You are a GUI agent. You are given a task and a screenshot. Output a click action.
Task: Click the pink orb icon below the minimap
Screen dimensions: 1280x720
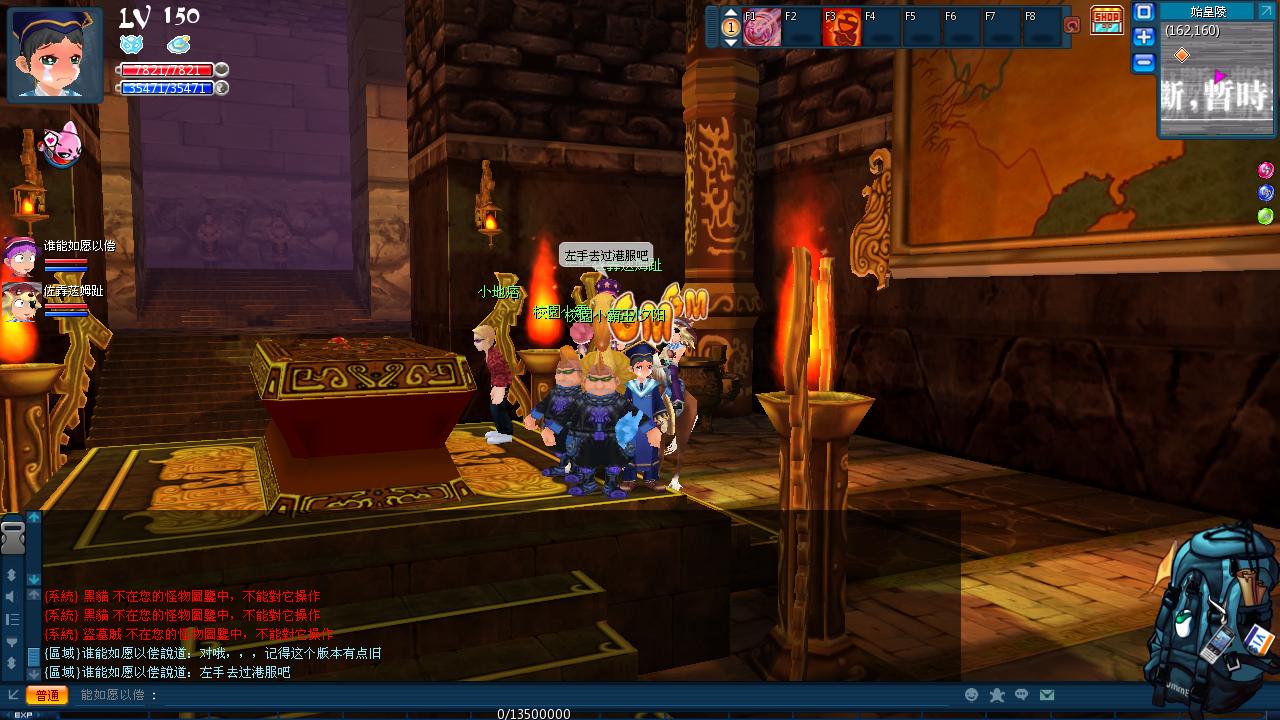(x=1264, y=169)
